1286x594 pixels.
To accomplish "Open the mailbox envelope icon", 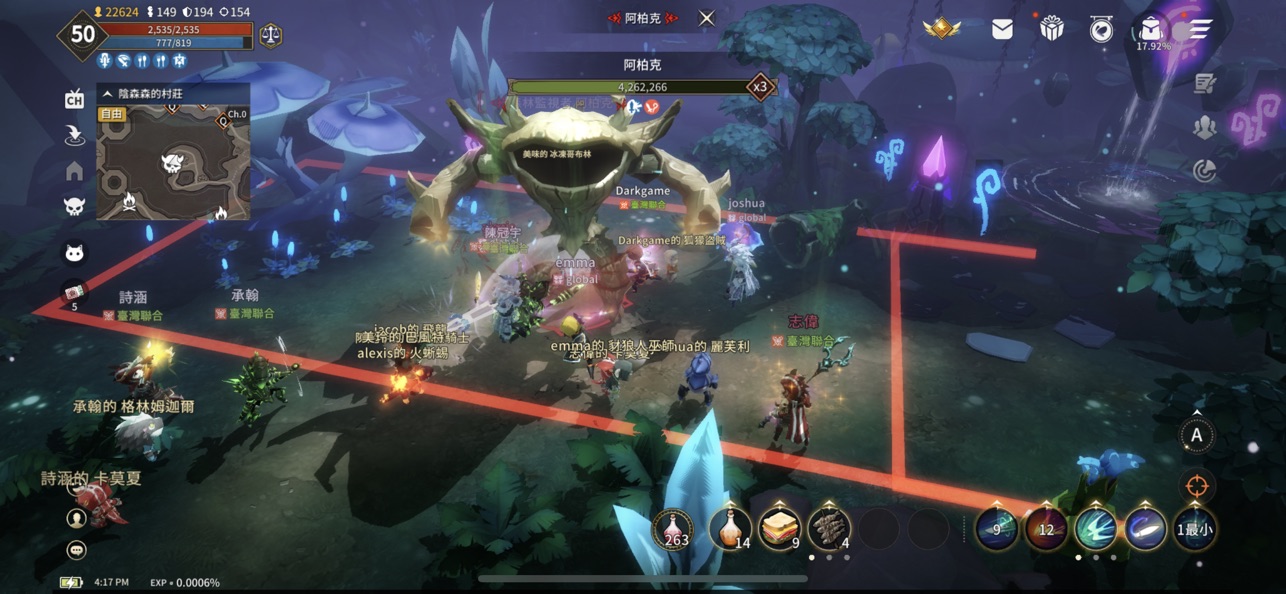I will coord(1002,29).
